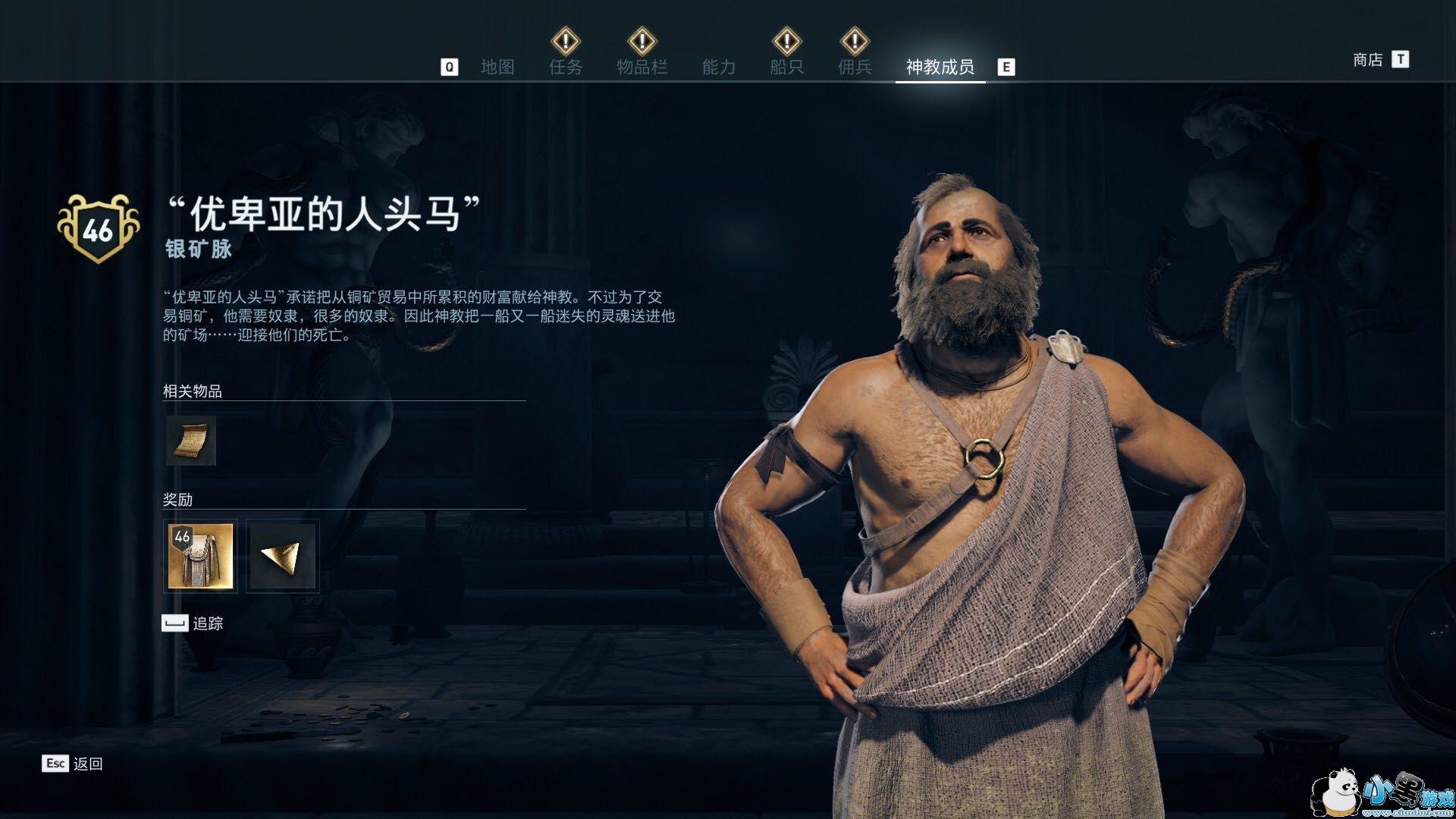The width and height of the screenshot is (1456, 819).
Task: Select the level 46 armor reward
Action: pyautogui.click(x=200, y=556)
